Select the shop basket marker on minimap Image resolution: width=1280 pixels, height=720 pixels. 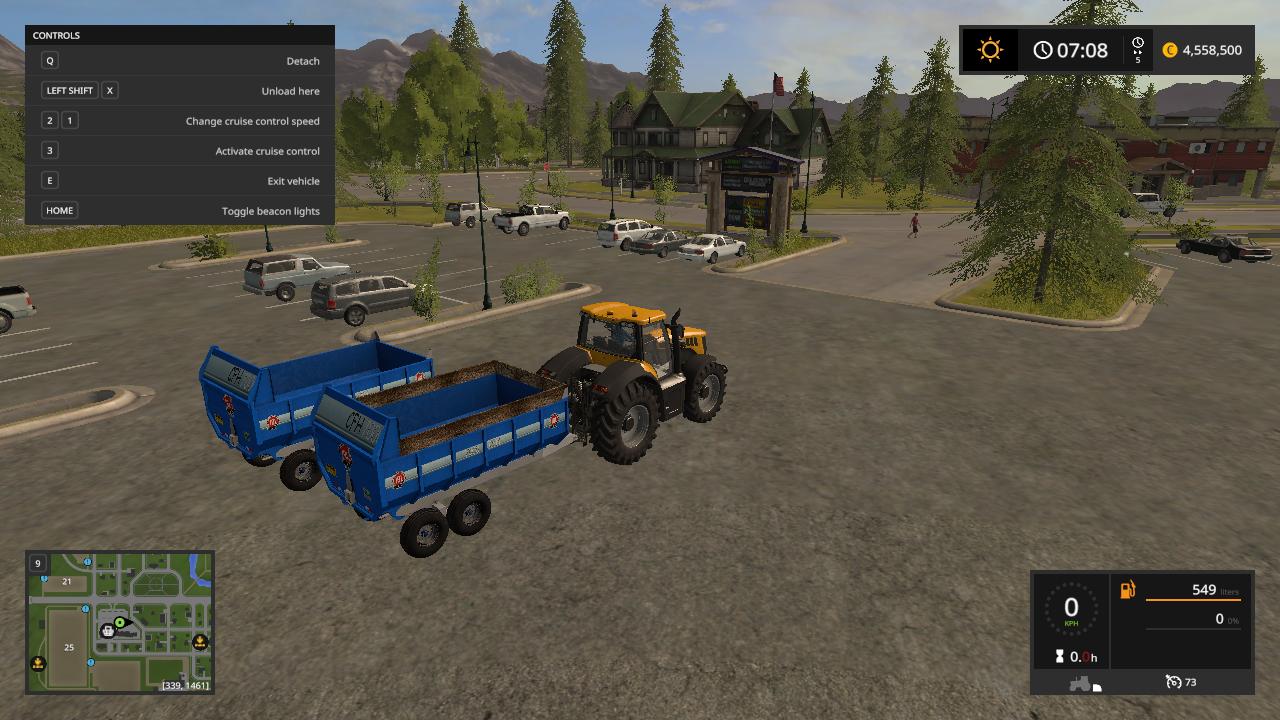point(107,631)
